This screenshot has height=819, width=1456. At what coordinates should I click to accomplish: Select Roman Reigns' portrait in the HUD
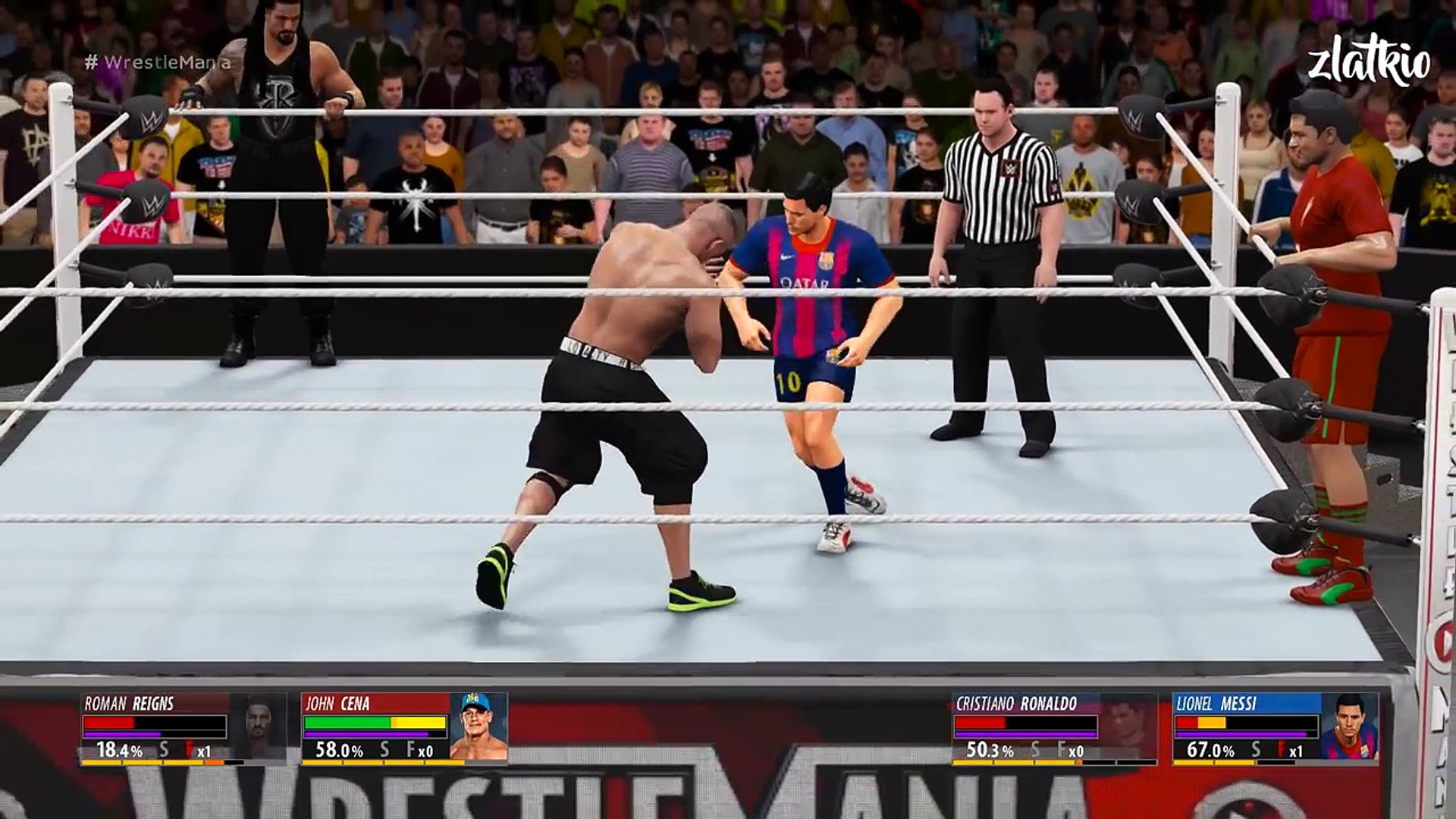259,726
